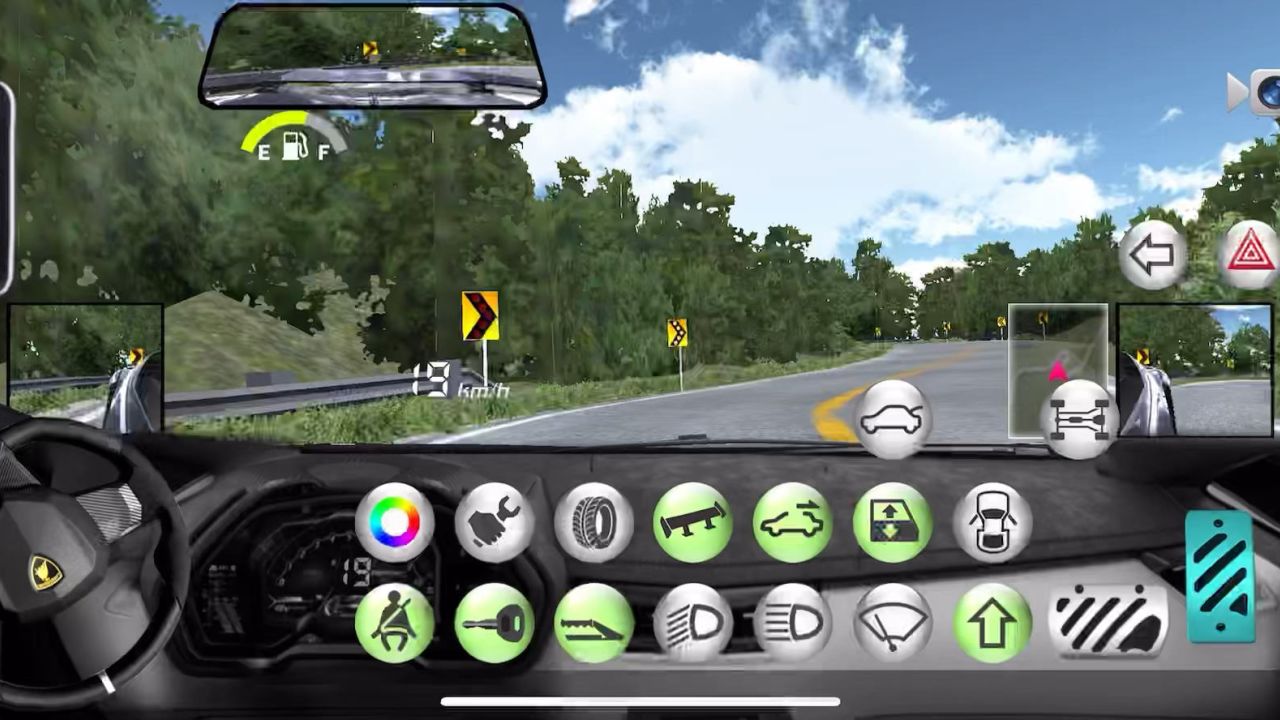
Task: Activate the hazard lights triangle
Action: point(1251,254)
